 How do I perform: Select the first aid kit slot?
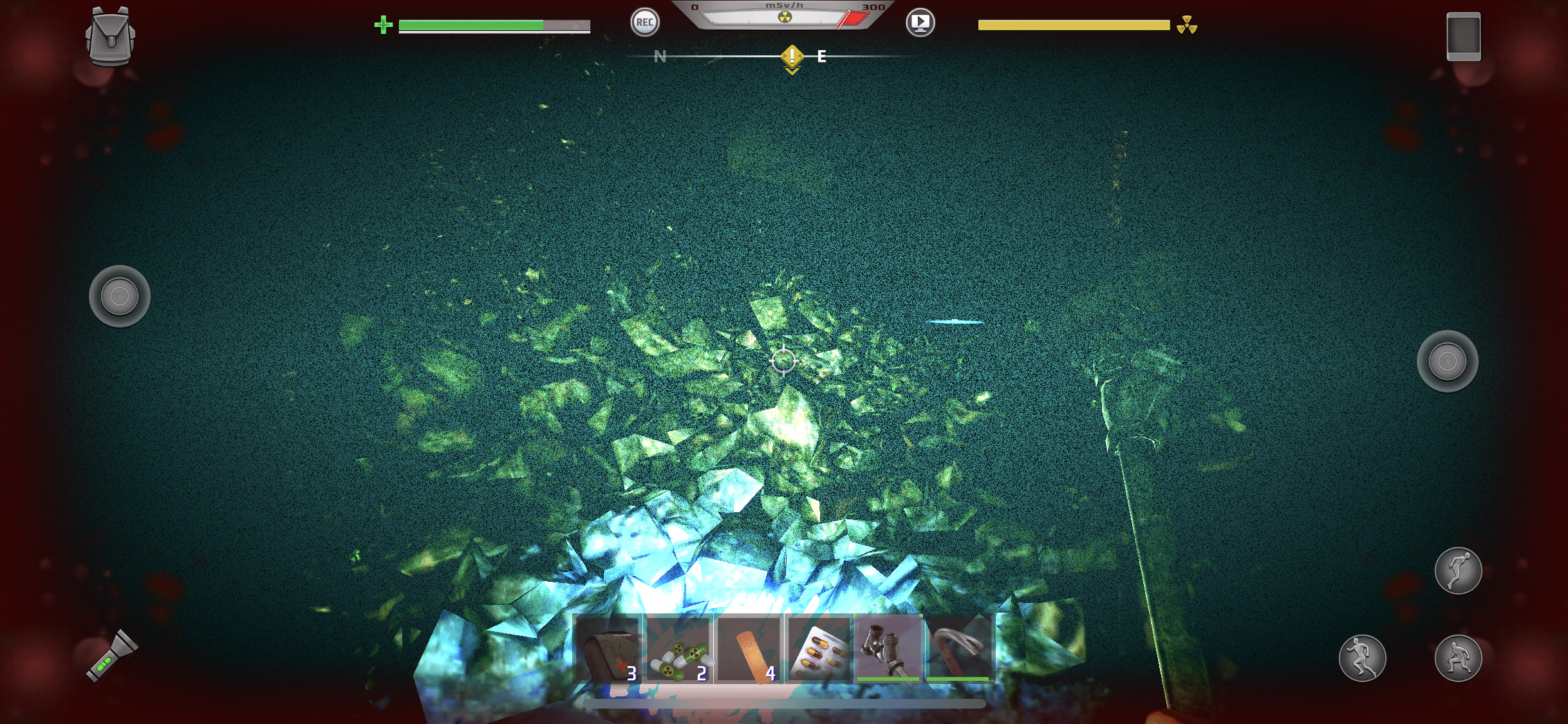point(608,650)
